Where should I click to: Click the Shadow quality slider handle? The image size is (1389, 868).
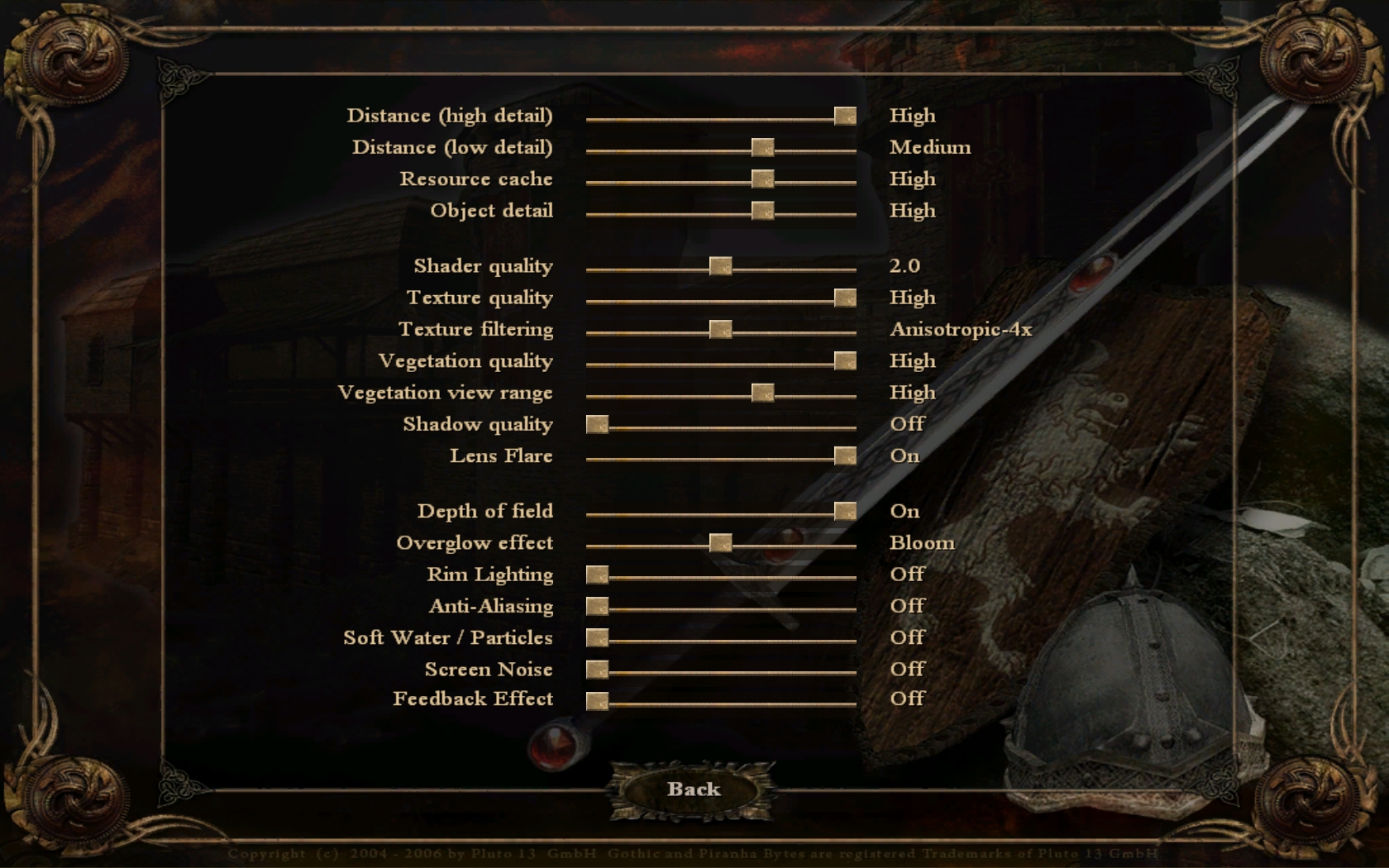[x=597, y=425]
